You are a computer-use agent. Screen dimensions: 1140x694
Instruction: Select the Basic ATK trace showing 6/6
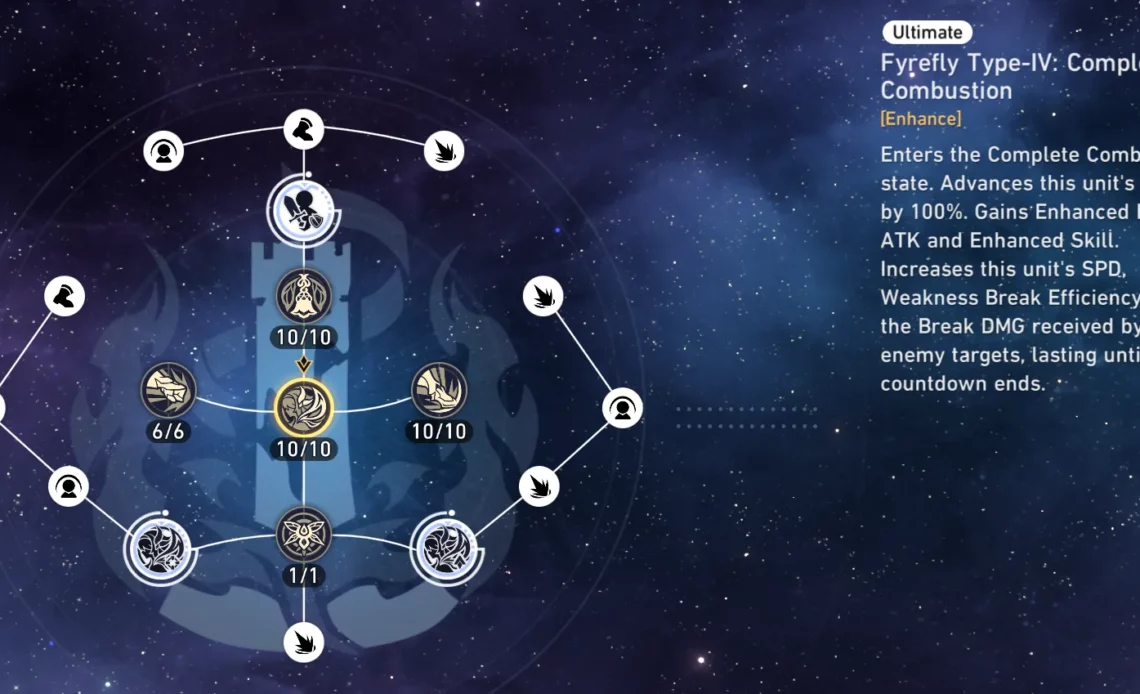pyautogui.click(x=168, y=390)
